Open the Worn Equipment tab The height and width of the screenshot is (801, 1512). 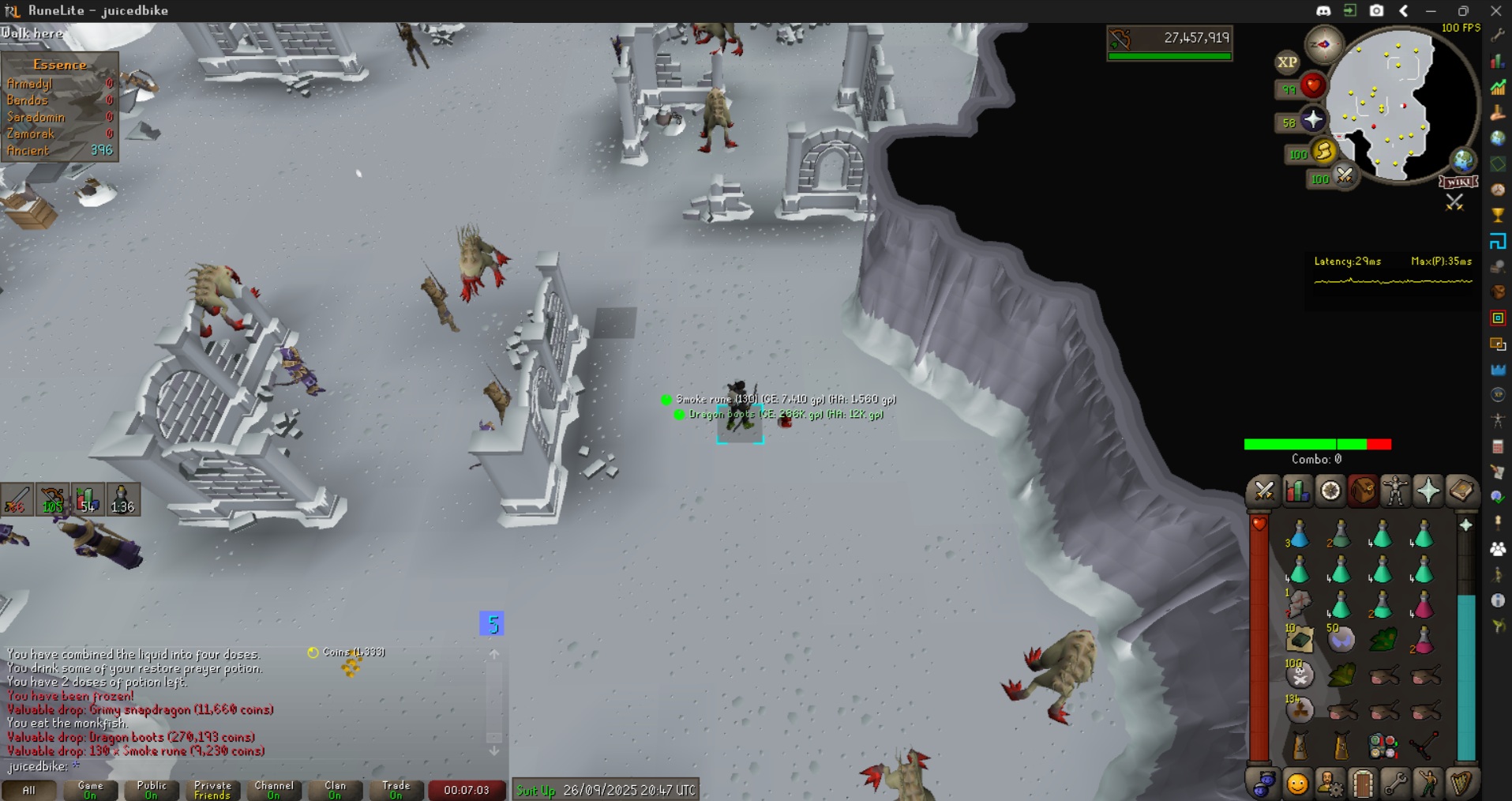click(x=1395, y=491)
